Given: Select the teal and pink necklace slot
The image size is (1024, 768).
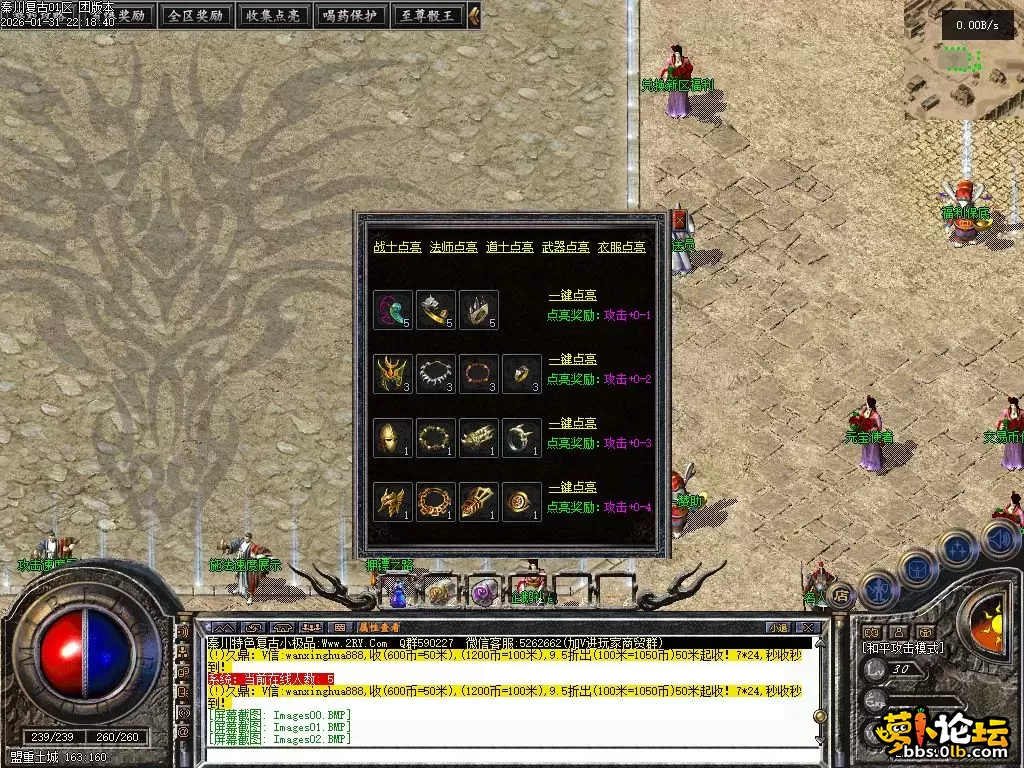Looking at the screenshot, I should click(x=393, y=310).
